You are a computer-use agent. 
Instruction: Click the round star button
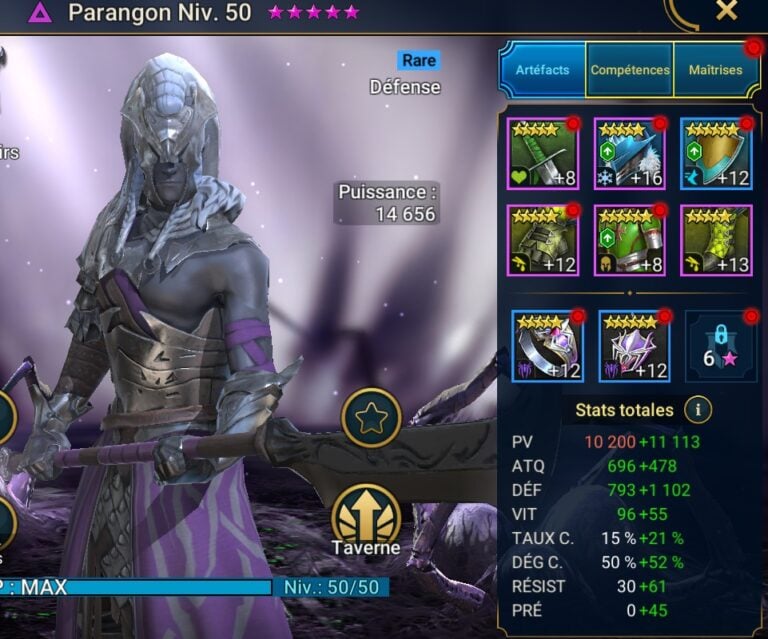click(x=371, y=418)
